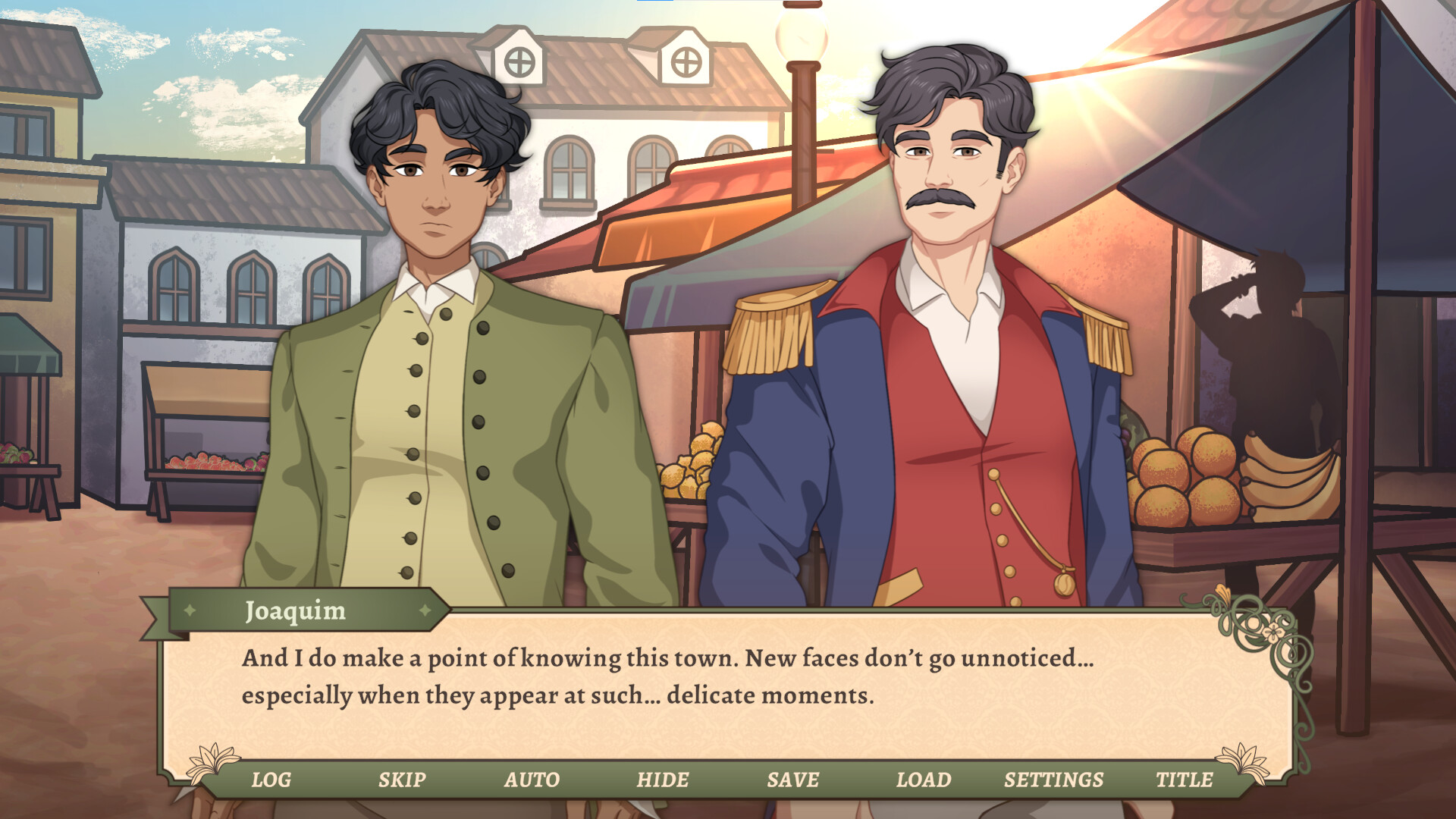
Task: Enable AUTO advance mode
Action: click(x=533, y=779)
